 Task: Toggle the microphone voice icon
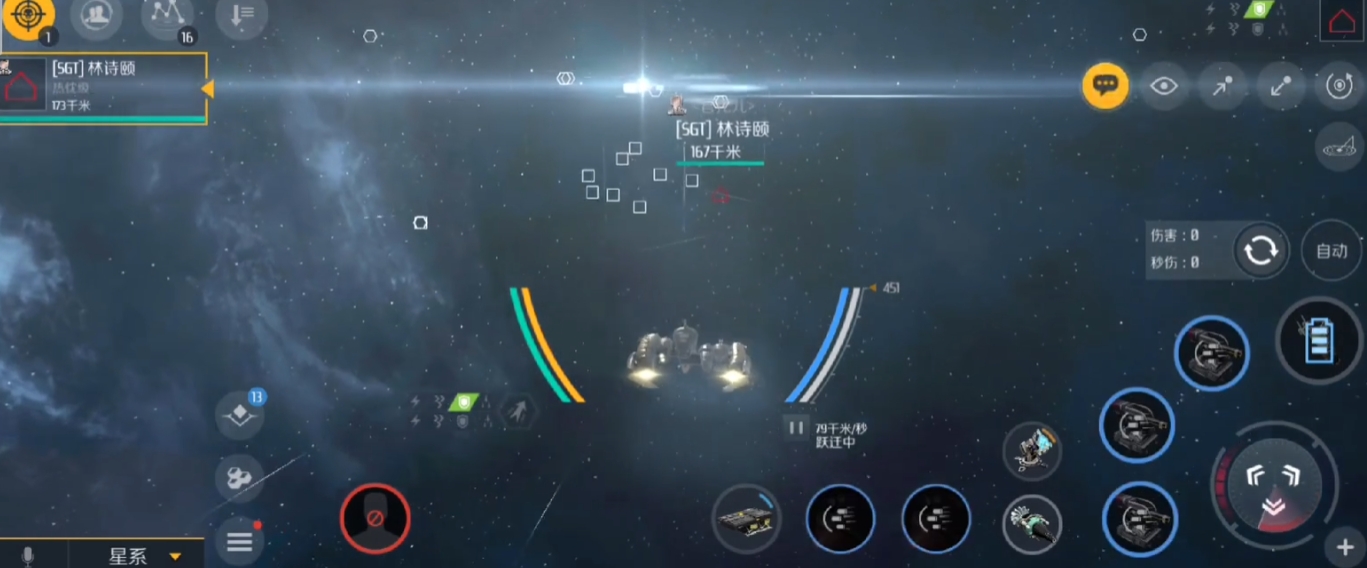[x=27, y=556]
